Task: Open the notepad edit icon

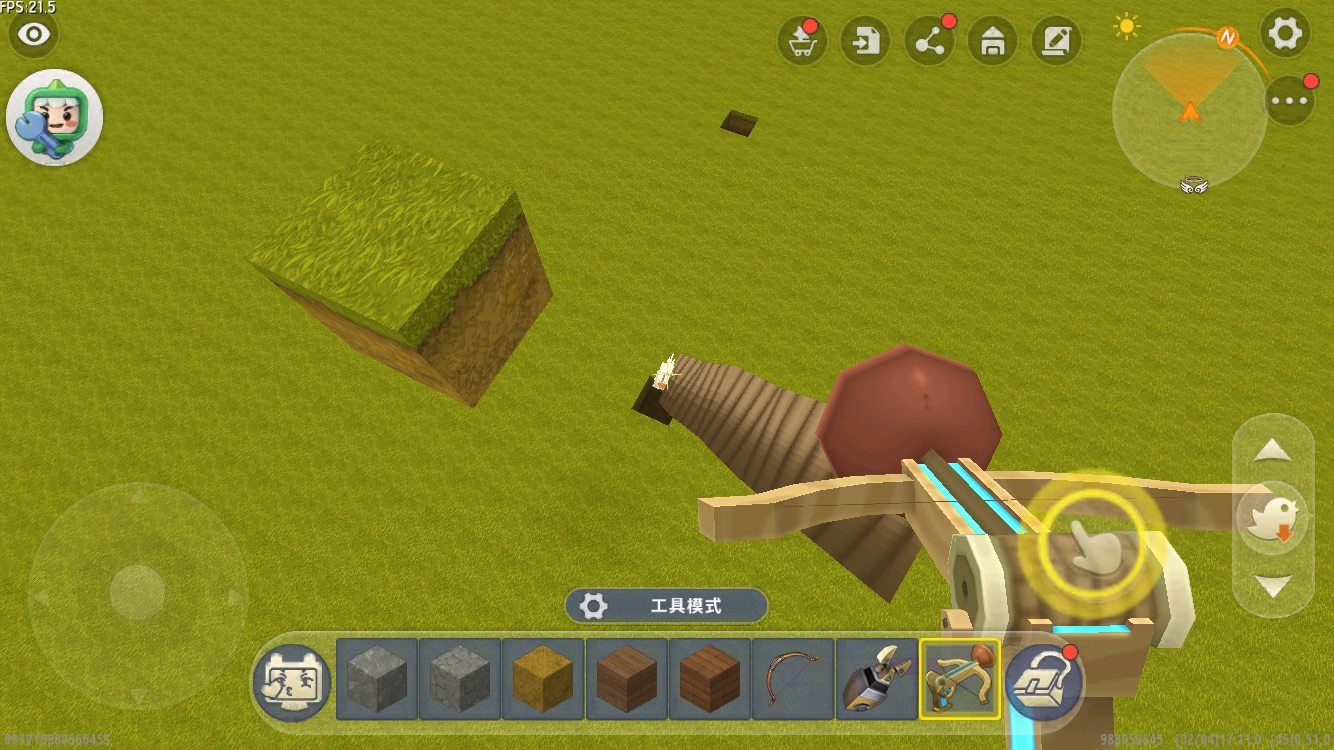Action: click(x=1056, y=42)
